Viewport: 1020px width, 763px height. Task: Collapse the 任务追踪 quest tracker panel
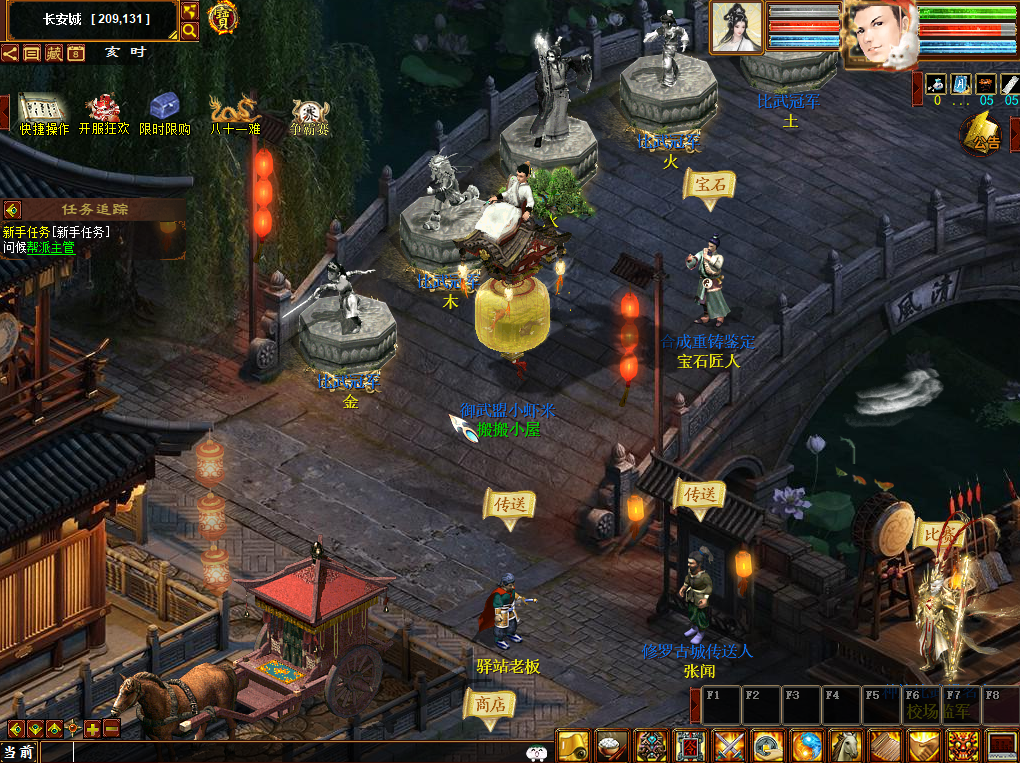(x=12, y=210)
